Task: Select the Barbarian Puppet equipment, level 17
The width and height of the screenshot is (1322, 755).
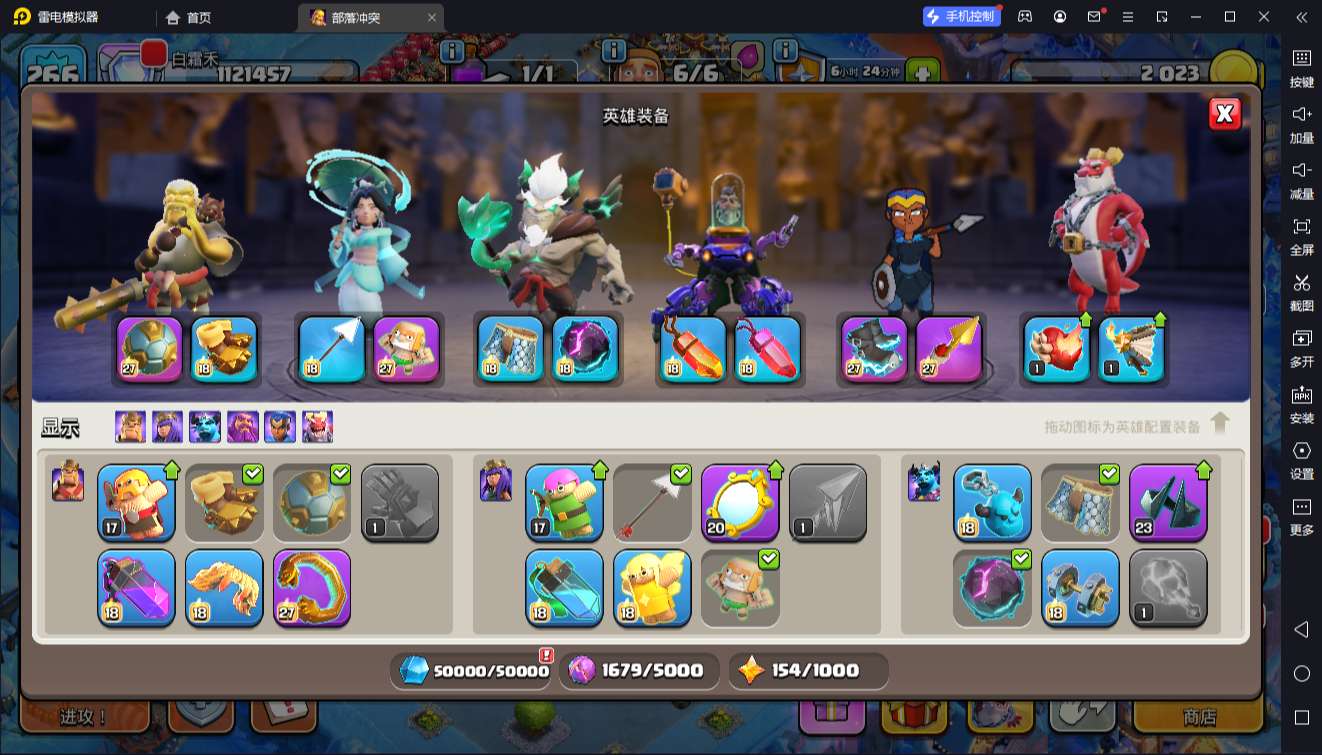Action: tap(136, 502)
